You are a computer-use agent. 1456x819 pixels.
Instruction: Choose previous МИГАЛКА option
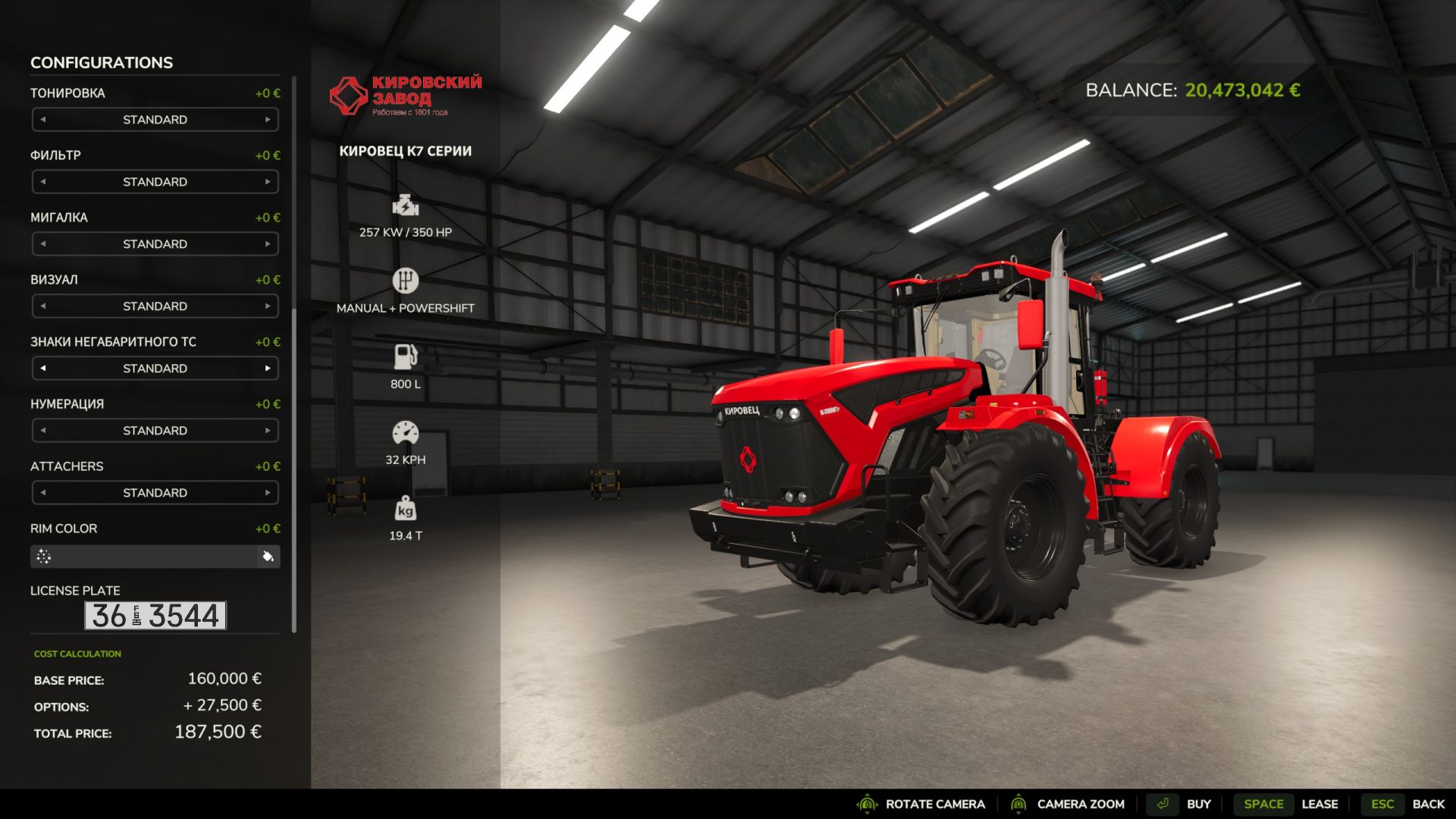pyautogui.click(x=43, y=244)
